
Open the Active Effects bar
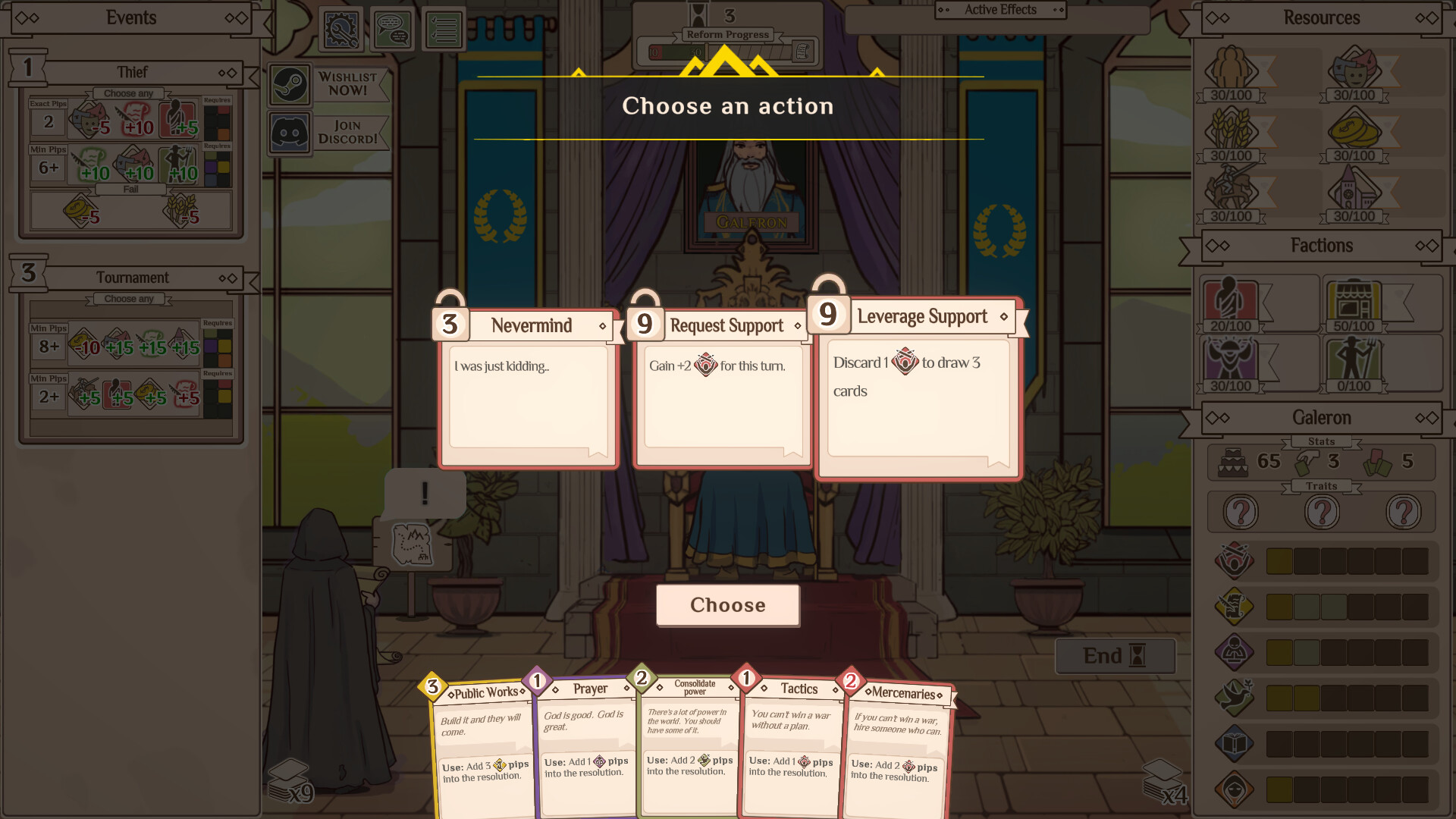tap(999, 10)
